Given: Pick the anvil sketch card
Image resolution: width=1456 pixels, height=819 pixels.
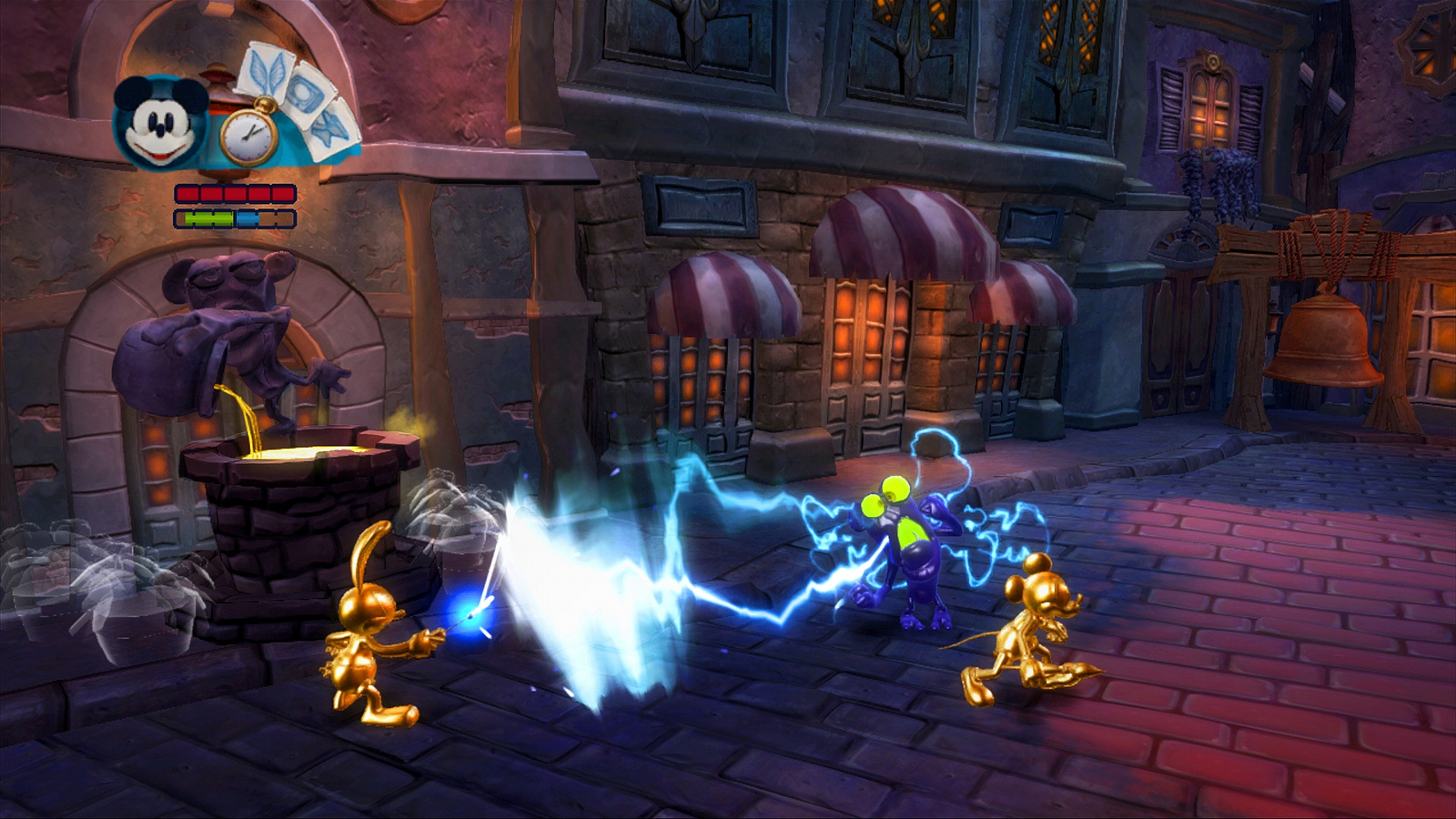Looking at the screenshot, I should tap(329, 129).
